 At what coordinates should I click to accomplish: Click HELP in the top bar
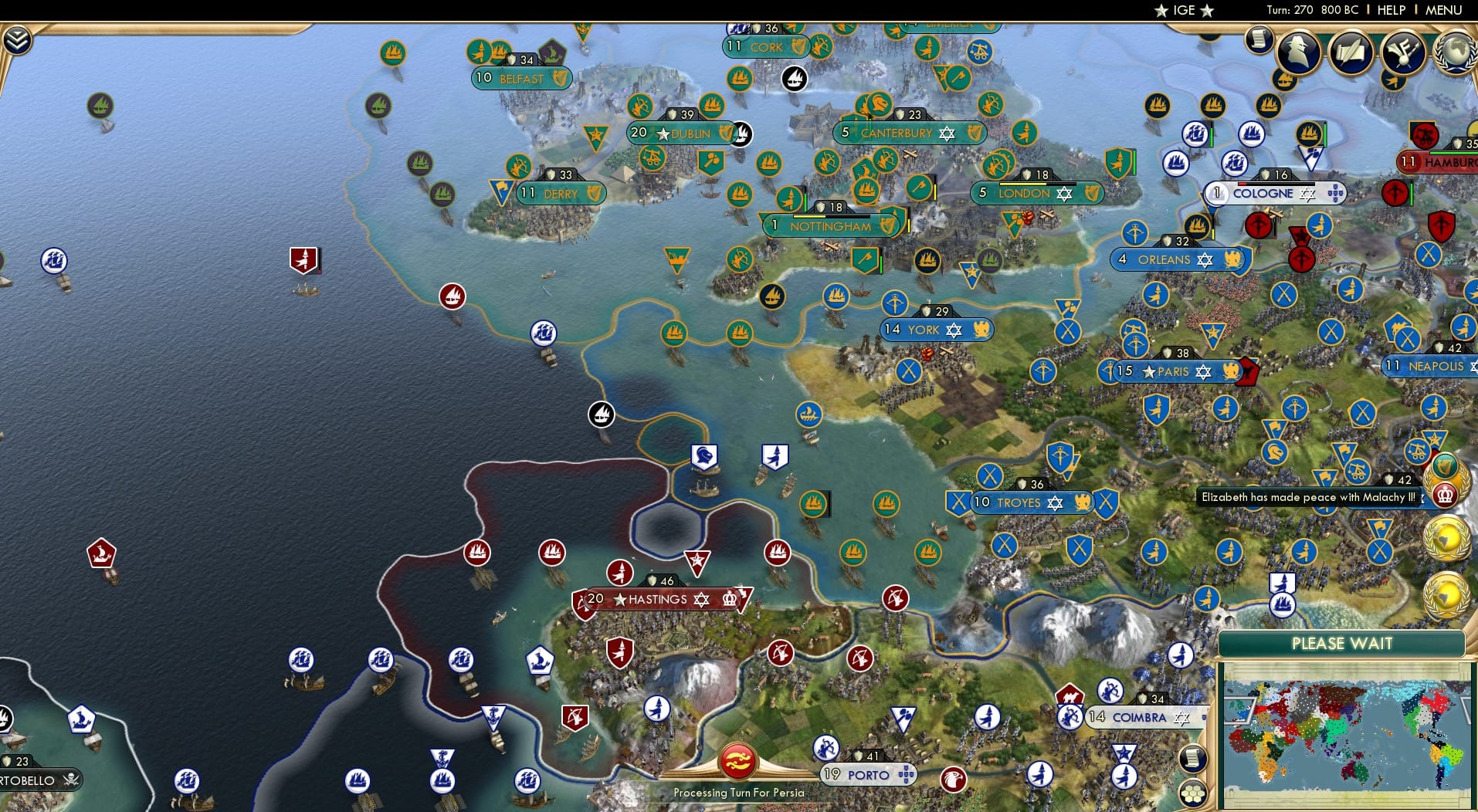(1392, 10)
